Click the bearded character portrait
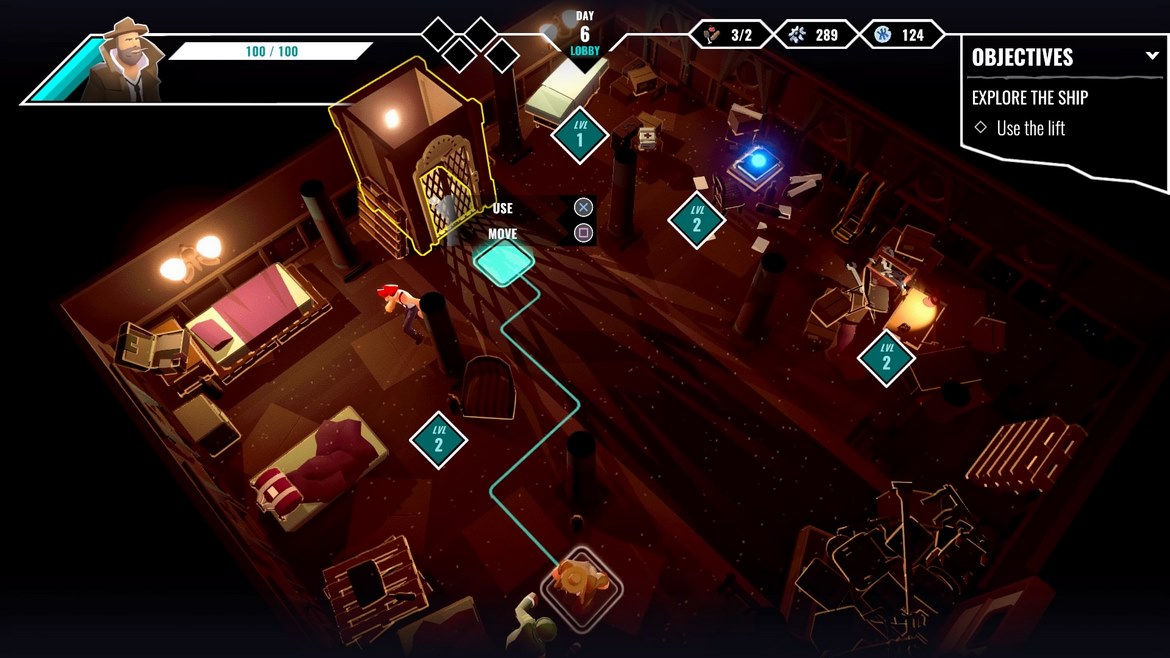1170x658 pixels. pyautogui.click(x=121, y=60)
